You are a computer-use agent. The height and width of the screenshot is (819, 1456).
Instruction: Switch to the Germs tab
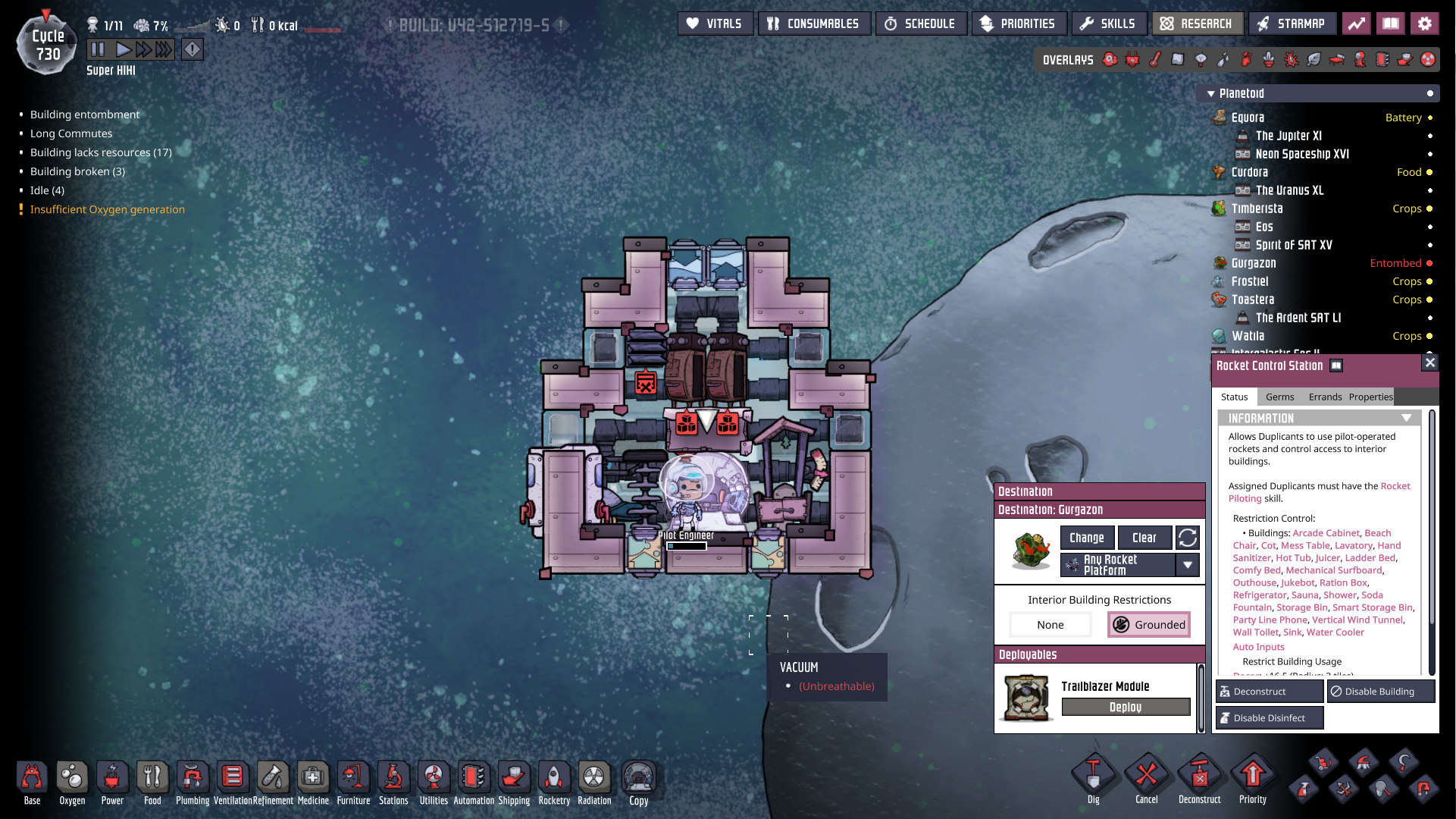click(x=1279, y=397)
